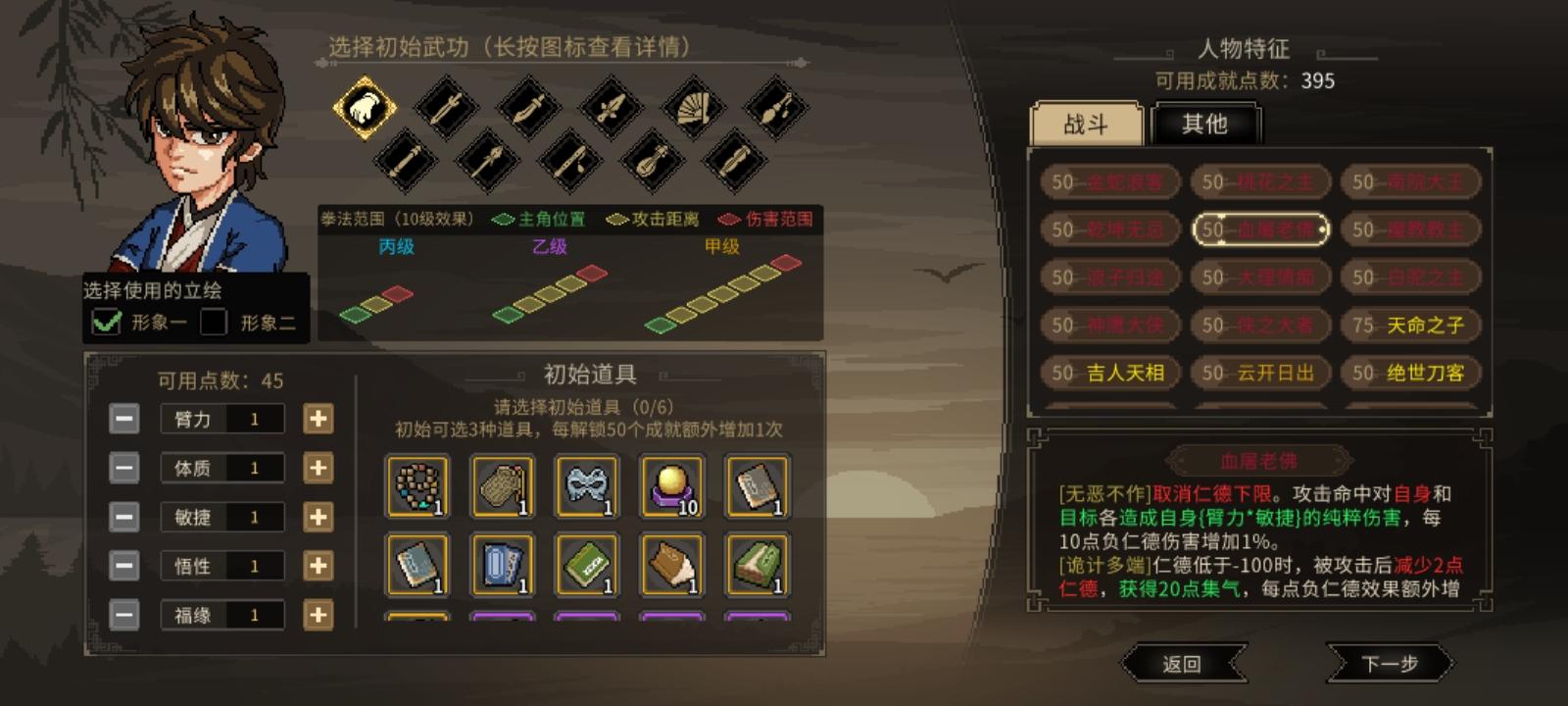This screenshot has width=1568, height=706.
Task: Click the 返回 back button
Action: pos(1184,663)
